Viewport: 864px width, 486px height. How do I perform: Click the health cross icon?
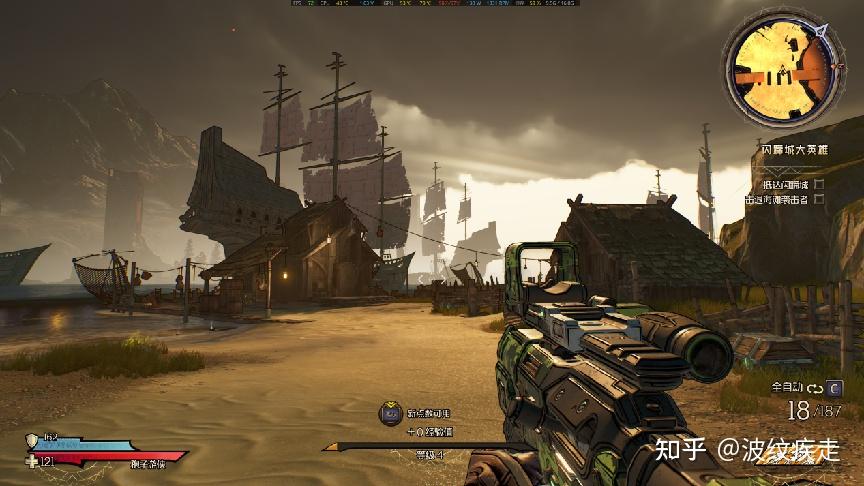[x=32, y=461]
